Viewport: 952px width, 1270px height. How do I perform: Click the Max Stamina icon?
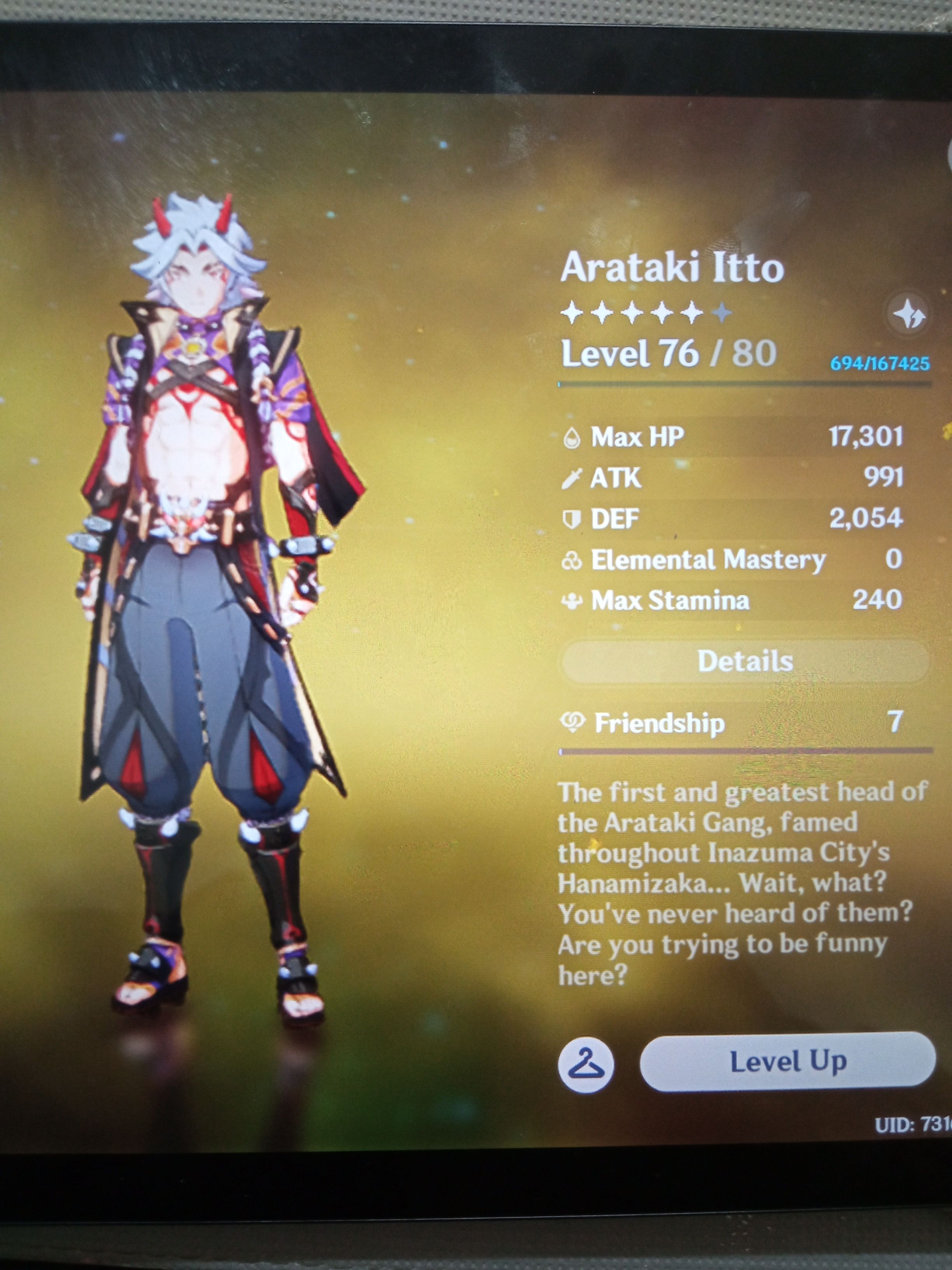(x=573, y=600)
